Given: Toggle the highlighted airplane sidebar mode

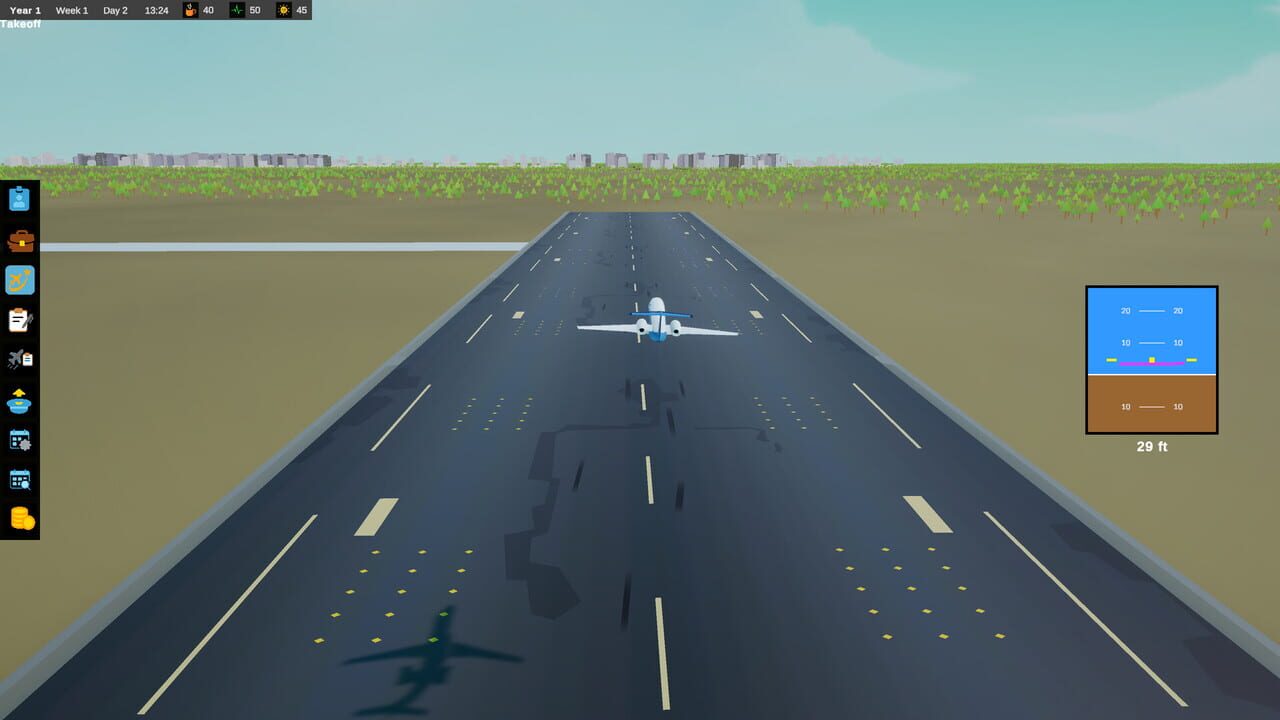Looking at the screenshot, I should (20, 280).
